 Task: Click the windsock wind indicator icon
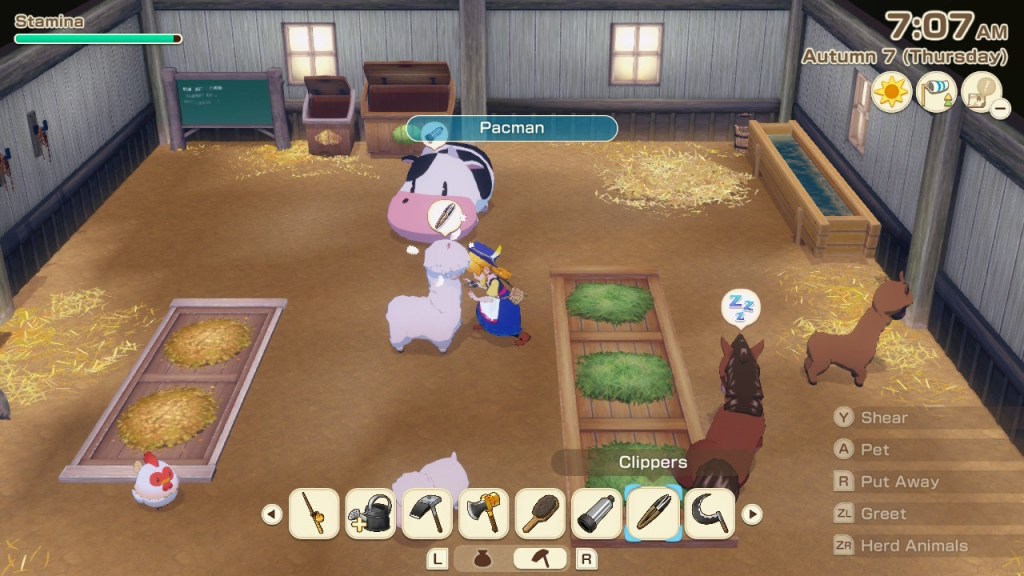(936, 93)
